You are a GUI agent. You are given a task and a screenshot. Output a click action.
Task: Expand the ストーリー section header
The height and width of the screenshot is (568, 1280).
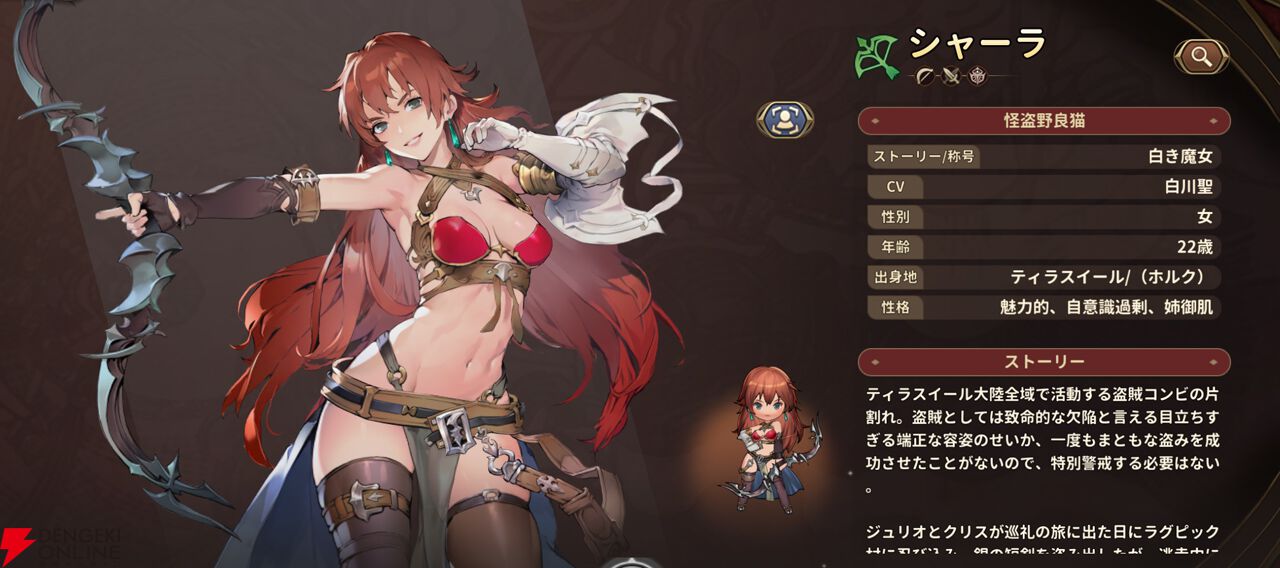pyautogui.click(x=1044, y=361)
